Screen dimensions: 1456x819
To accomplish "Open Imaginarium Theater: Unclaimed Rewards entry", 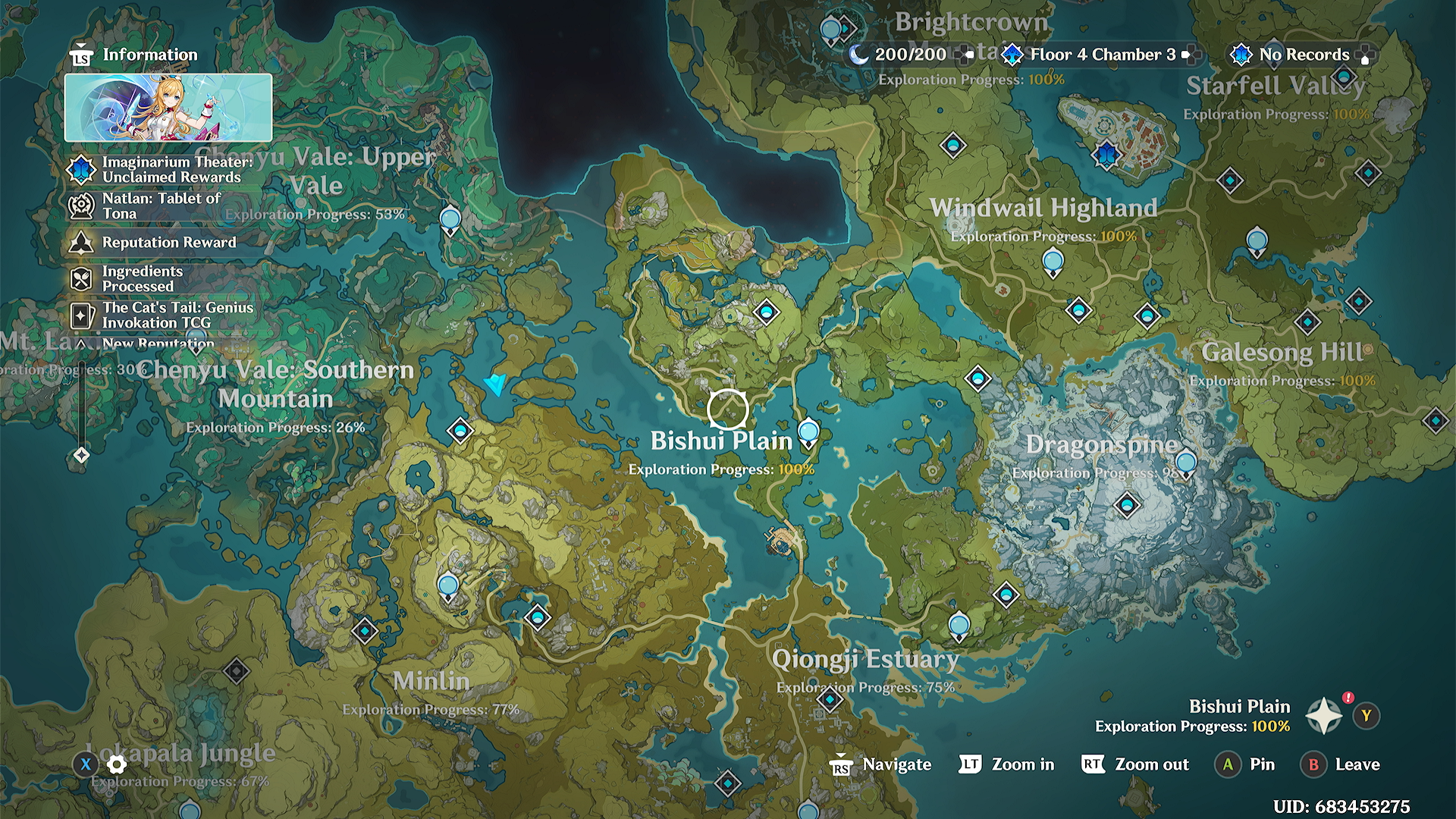I will point(171,169).
